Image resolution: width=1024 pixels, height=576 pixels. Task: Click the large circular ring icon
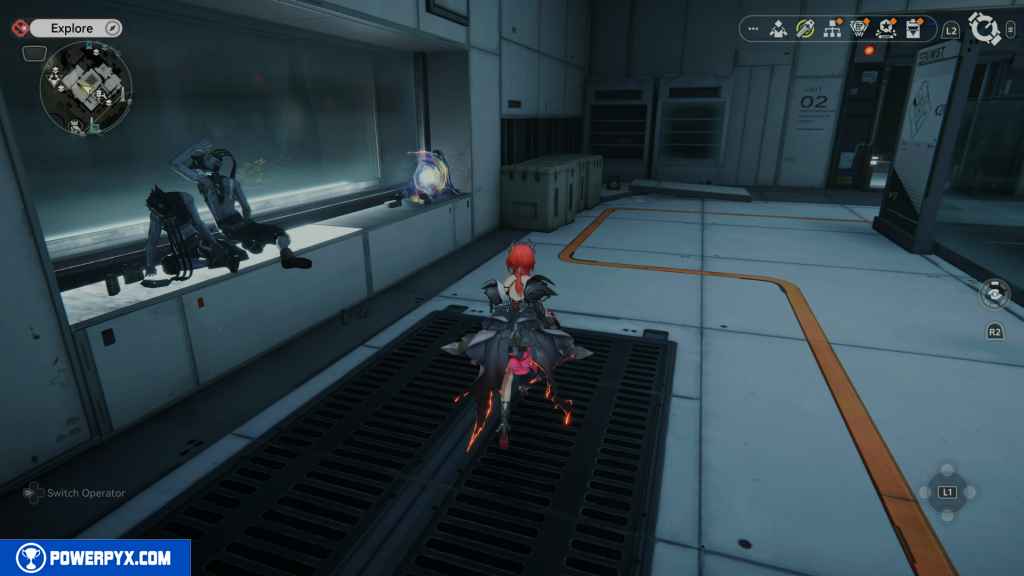pyautogui.click(x=985, y=29)
